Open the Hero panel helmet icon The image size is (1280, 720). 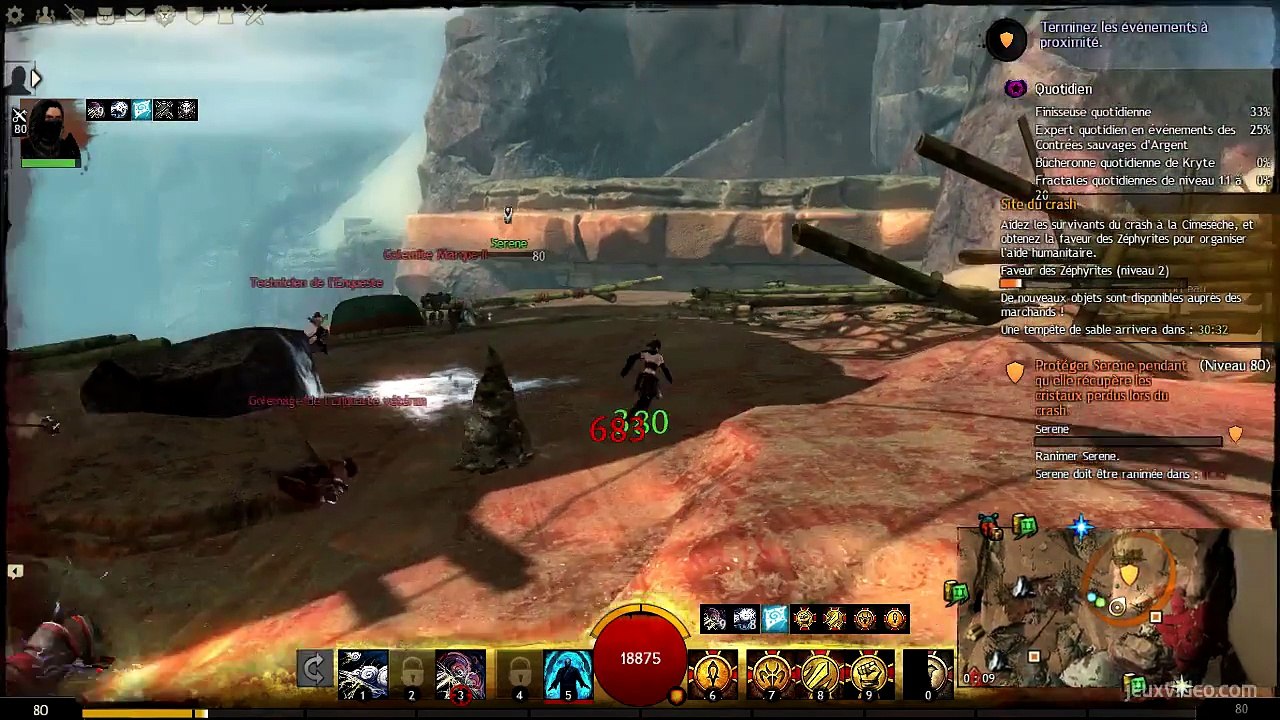click(75, 15)
